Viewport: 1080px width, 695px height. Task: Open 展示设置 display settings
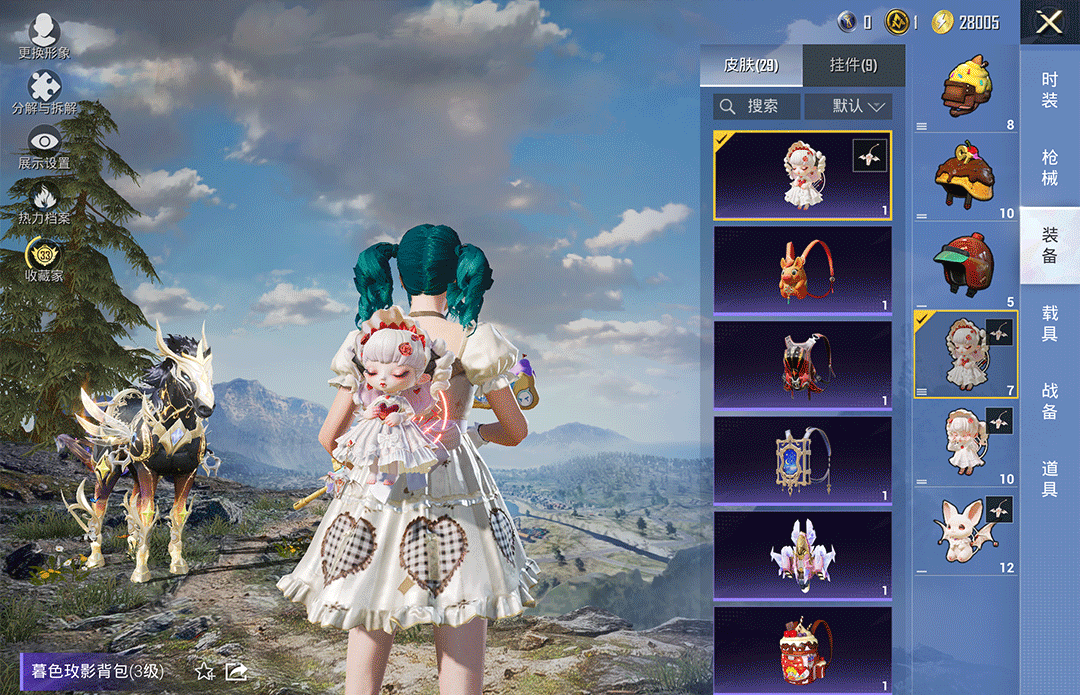click(x=44, y=146)
